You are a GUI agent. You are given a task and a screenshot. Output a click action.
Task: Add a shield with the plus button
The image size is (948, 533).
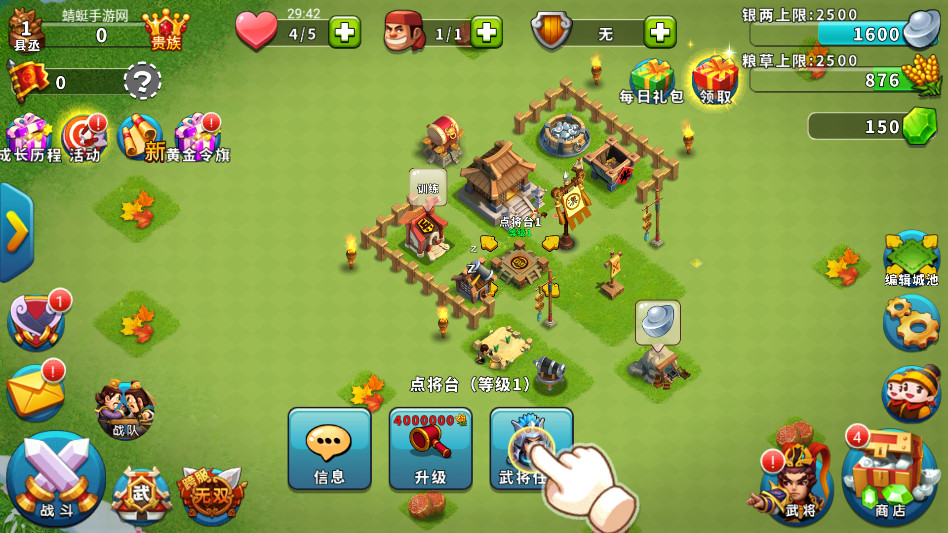point(660,32)
